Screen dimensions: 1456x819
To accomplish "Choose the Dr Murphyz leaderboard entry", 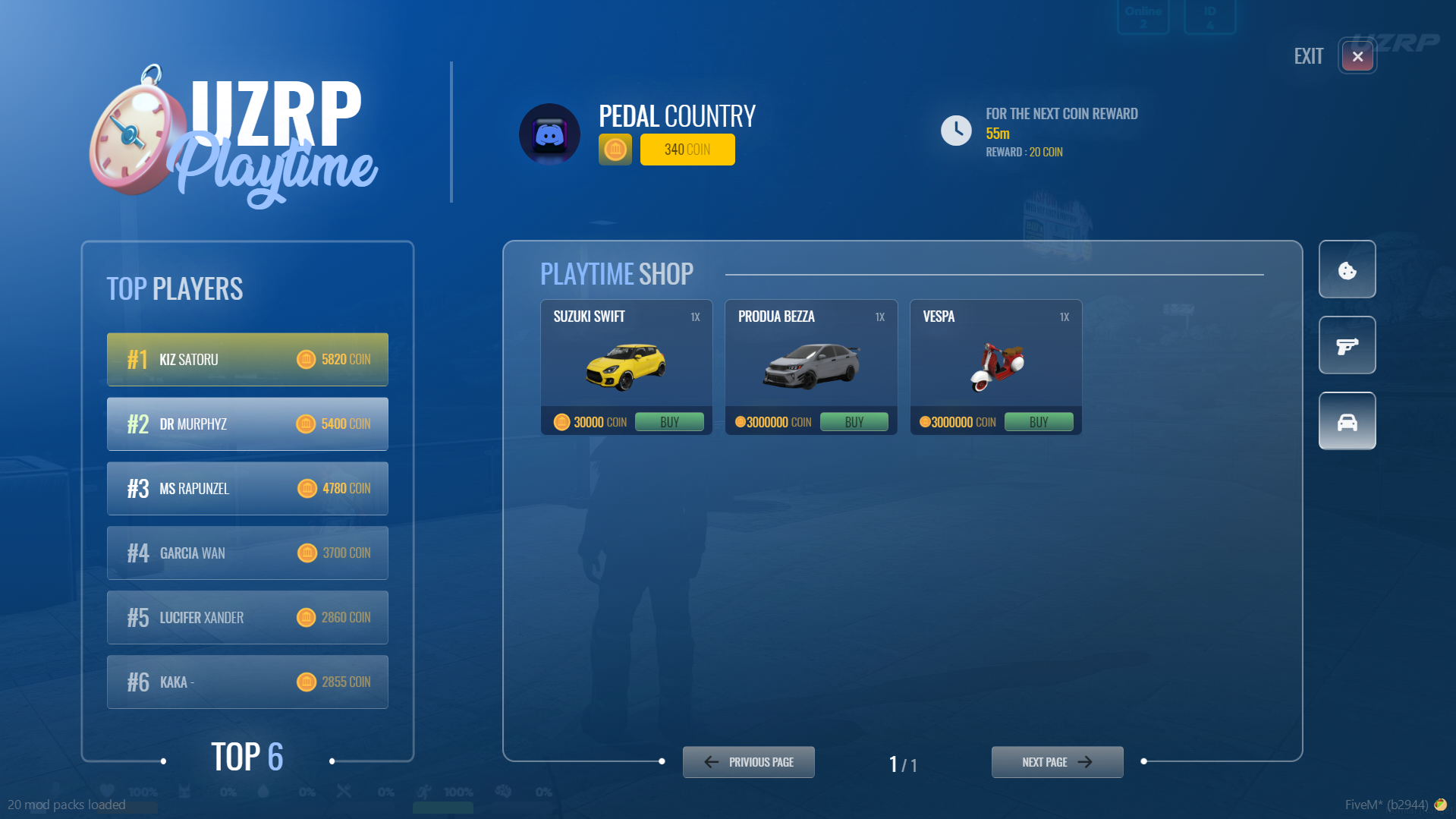I will click(x=247, y=424).
